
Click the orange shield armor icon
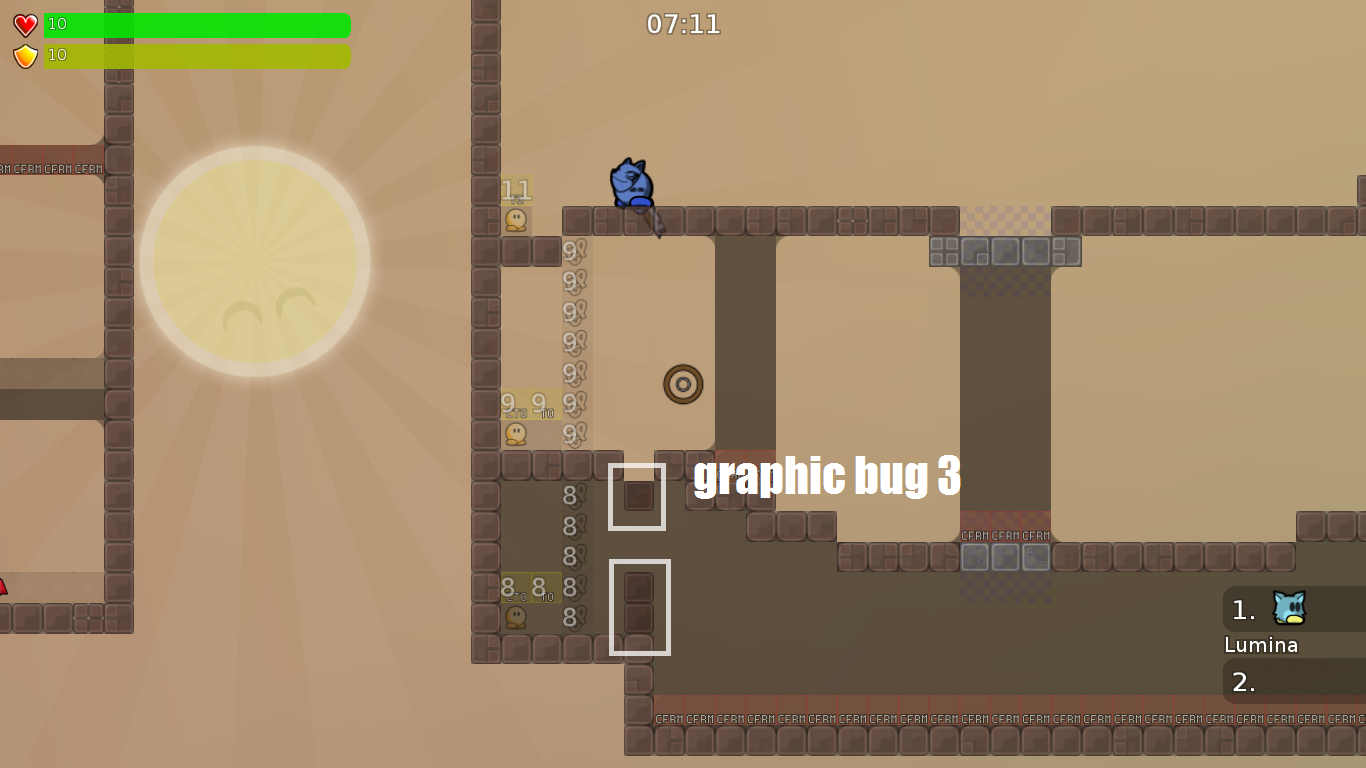click(23, 55)
